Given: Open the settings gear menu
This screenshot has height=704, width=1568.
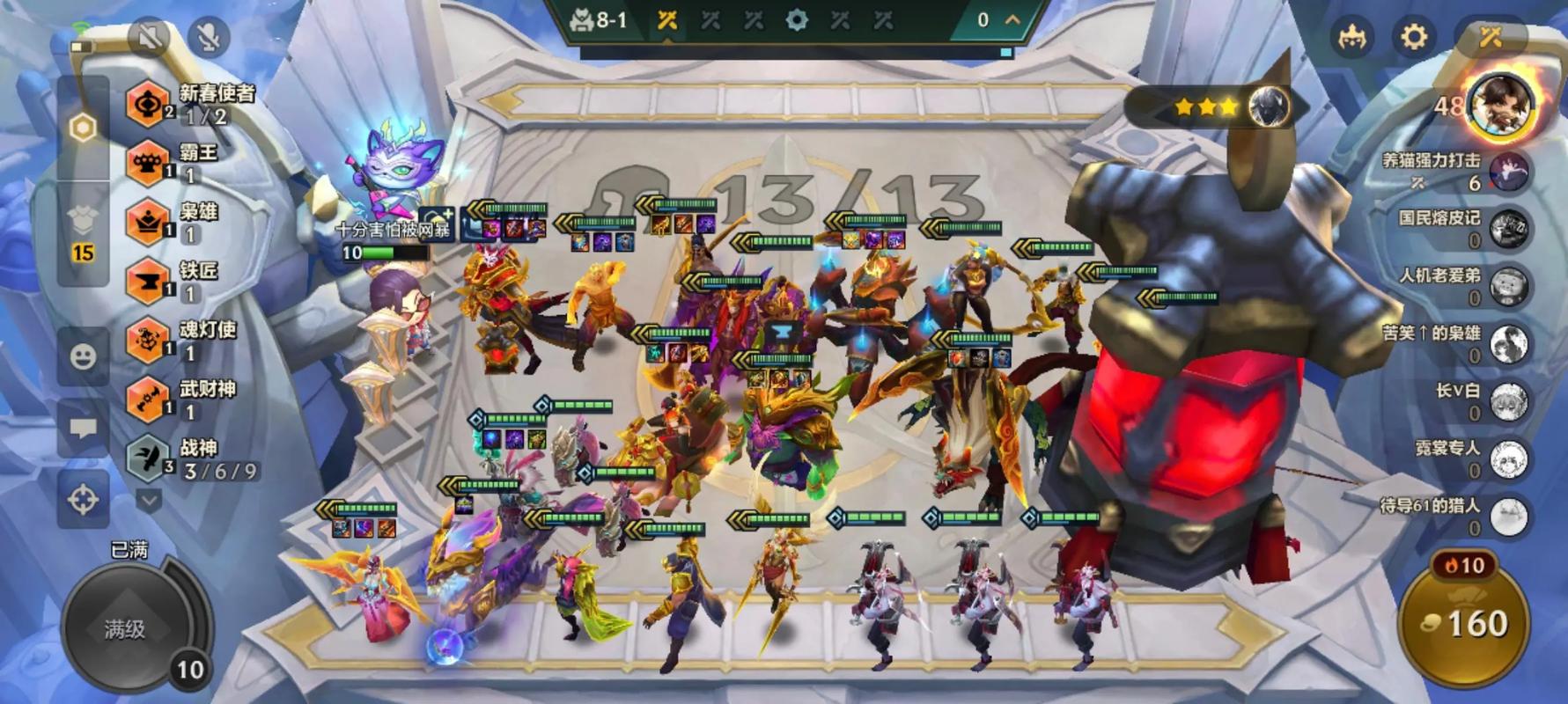Looking at the screenshot, I should 1413,37.
